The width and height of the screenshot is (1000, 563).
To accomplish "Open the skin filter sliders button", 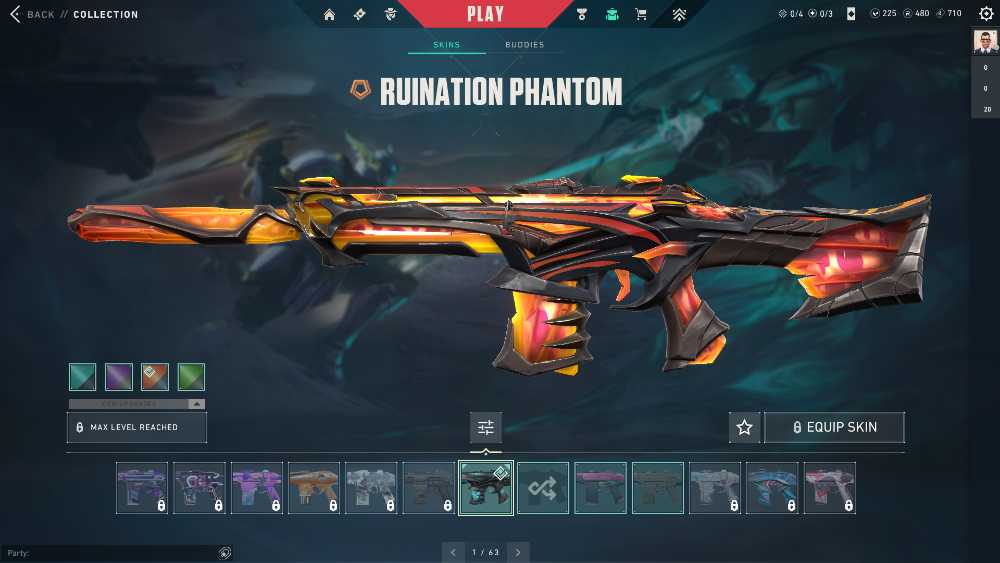I will click(x=486, y=427).
